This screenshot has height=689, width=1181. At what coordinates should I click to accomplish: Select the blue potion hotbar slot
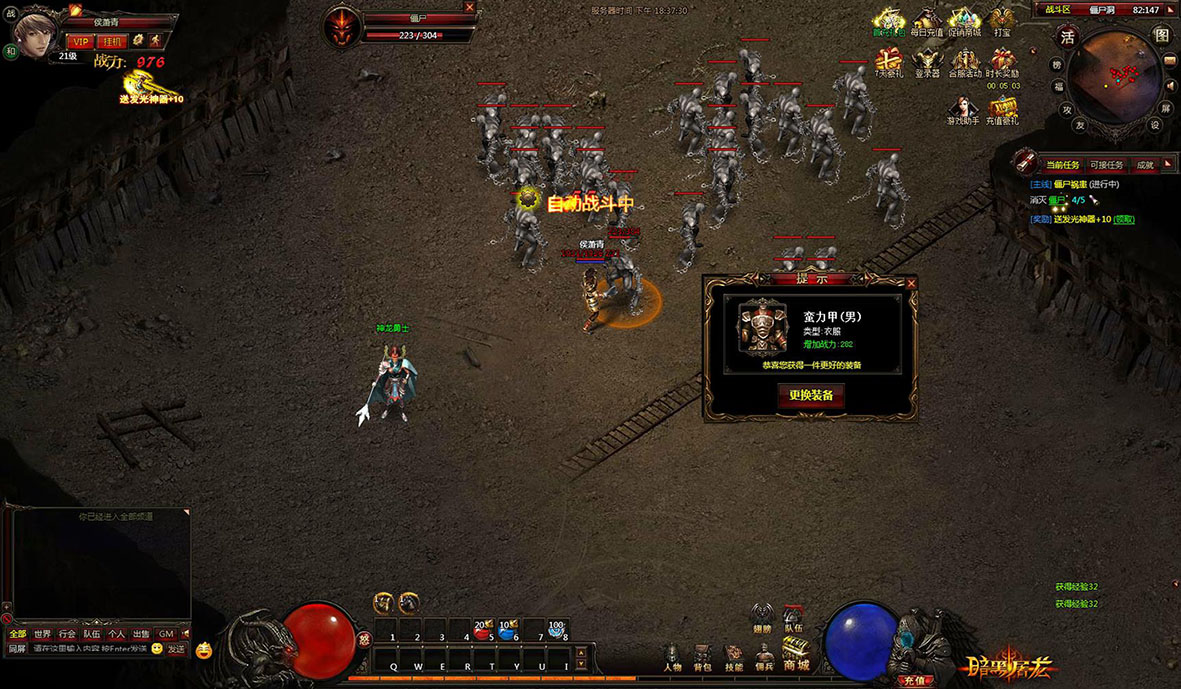507,629
